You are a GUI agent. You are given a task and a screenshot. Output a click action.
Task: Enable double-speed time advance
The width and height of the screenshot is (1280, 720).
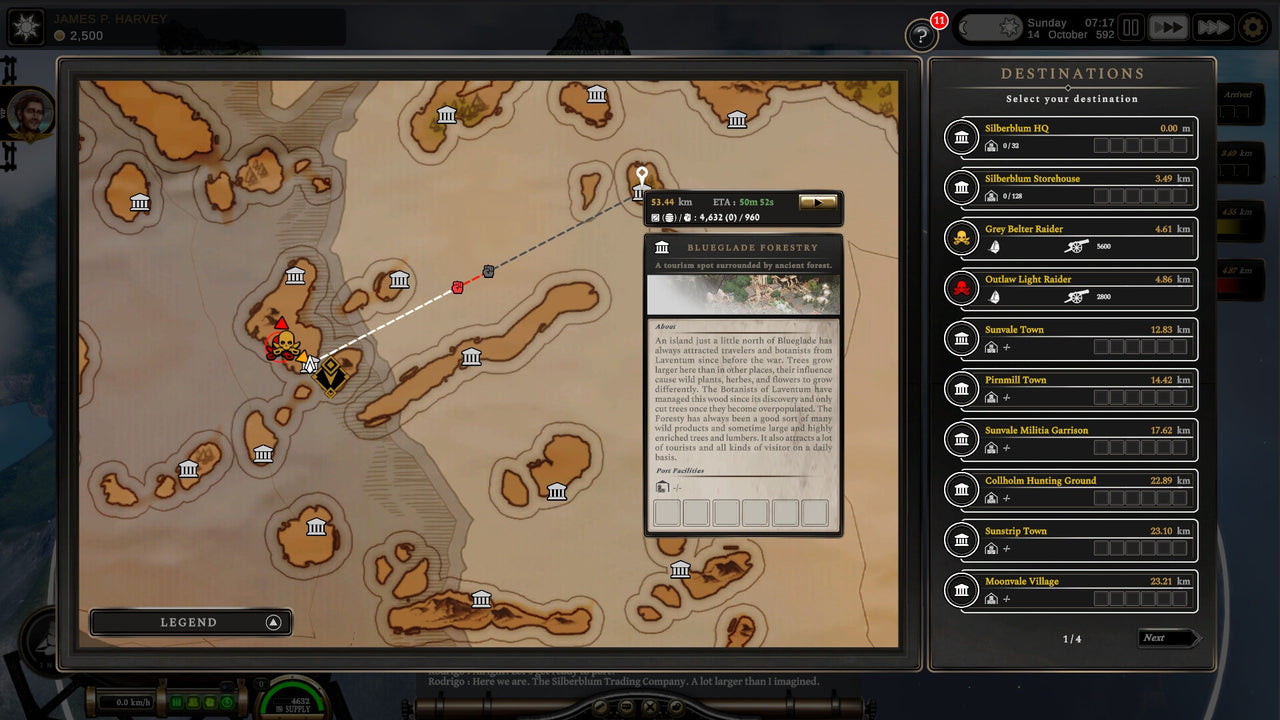1168,27
